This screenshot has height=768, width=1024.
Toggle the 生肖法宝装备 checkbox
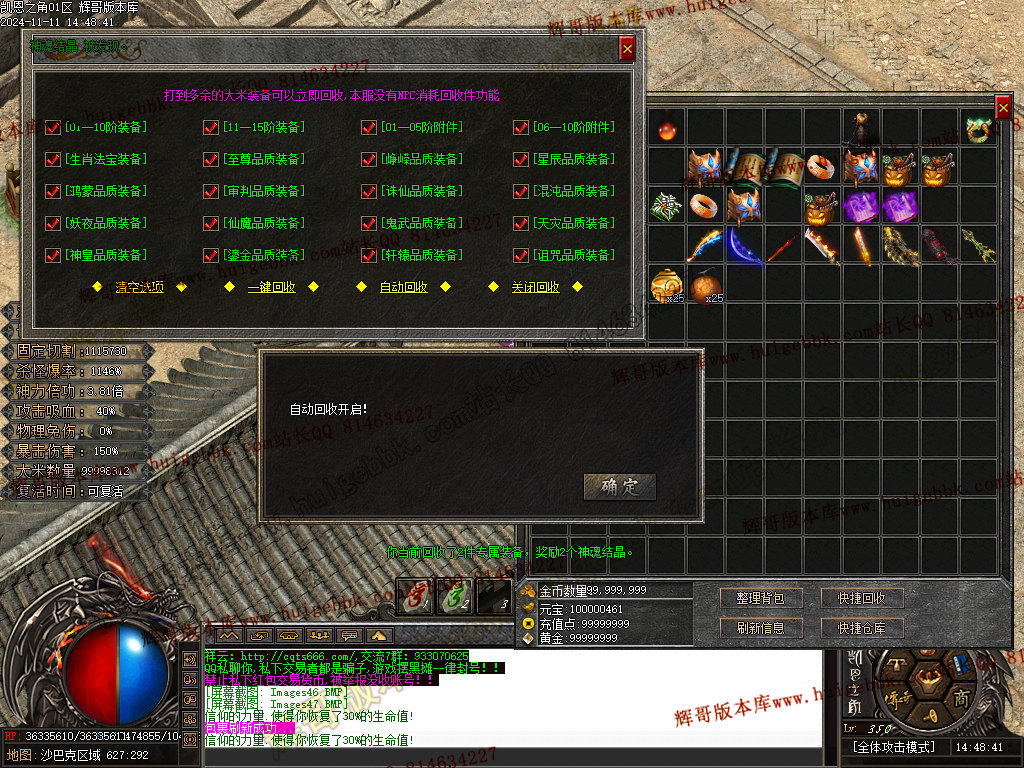click(x=53, y=159)
